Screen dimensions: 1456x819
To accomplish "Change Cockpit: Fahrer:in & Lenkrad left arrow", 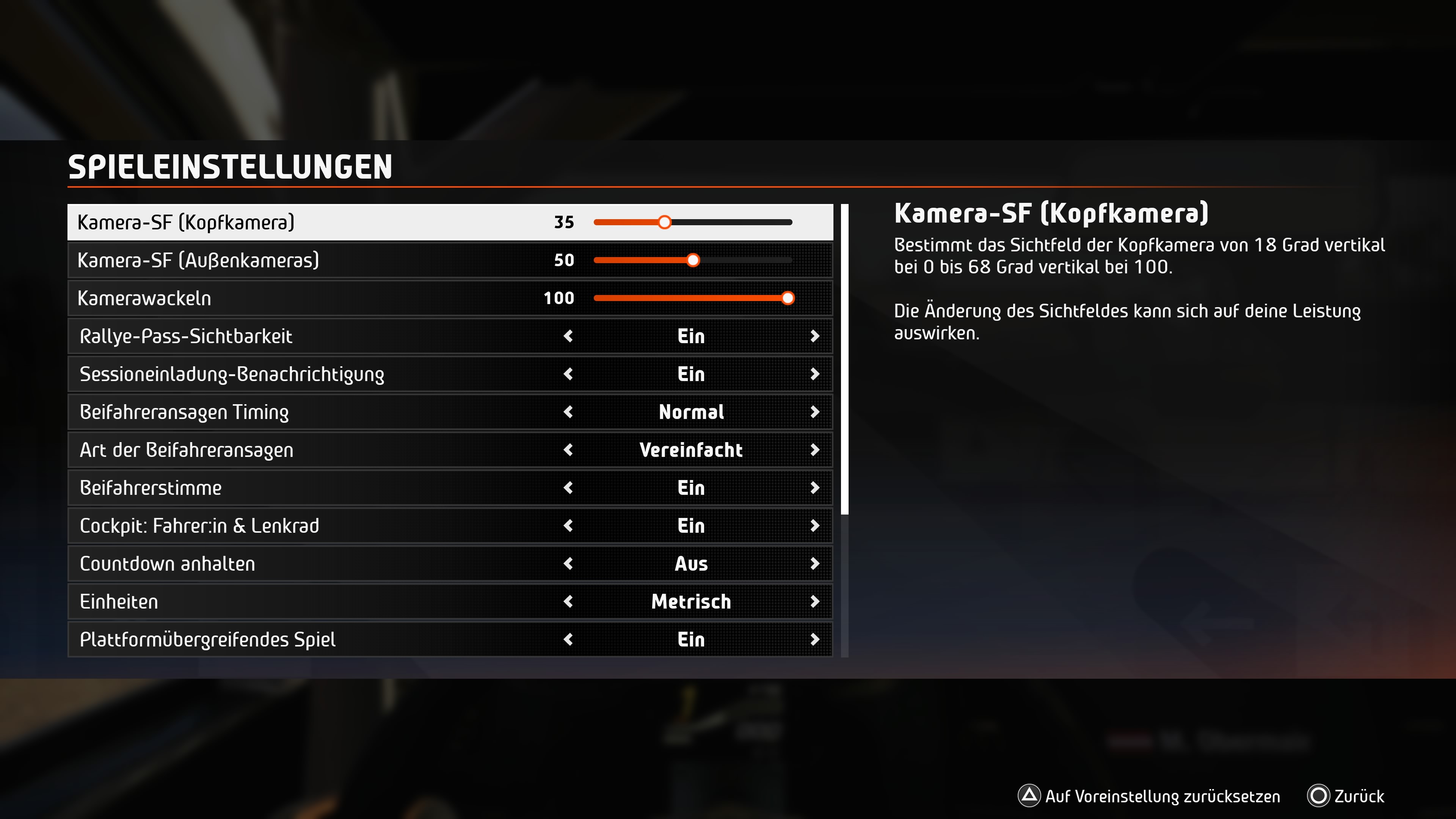I will [x=569, y=526].
